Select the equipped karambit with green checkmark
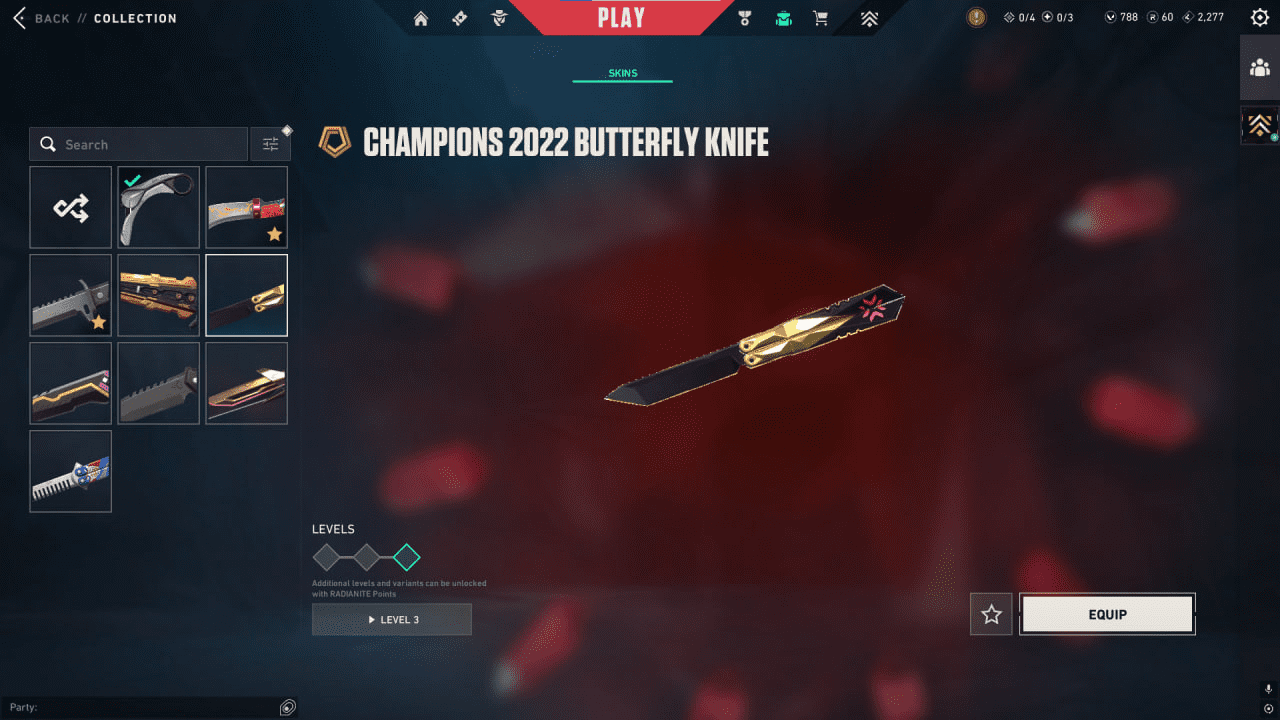The image size is (1280, 720). pos(158,207)
